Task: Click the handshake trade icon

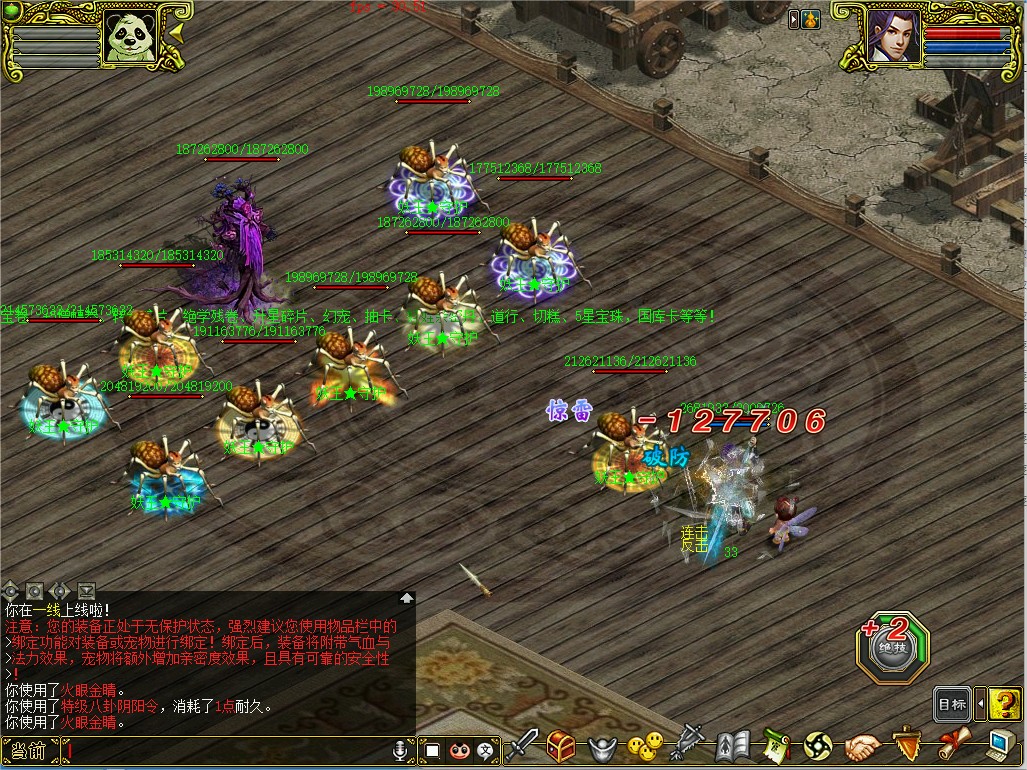Action: coord(860,746)
